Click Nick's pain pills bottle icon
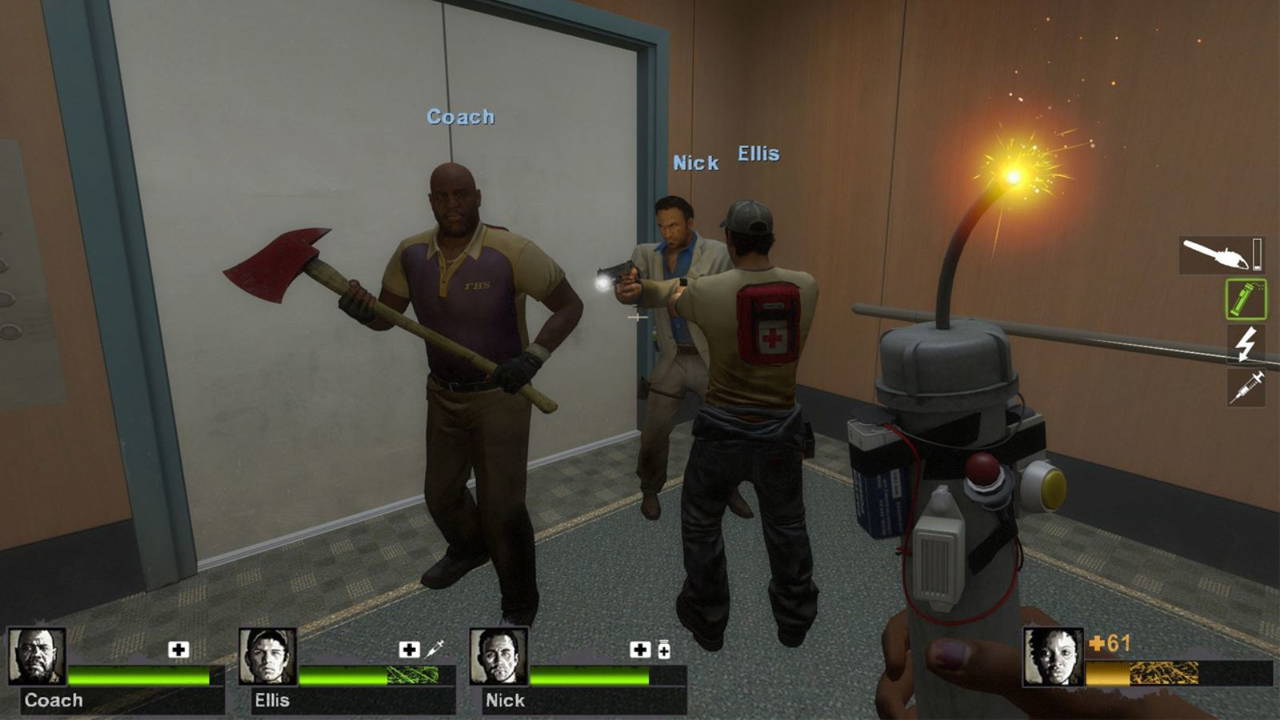1280x720 pixels. coord(663,650)
